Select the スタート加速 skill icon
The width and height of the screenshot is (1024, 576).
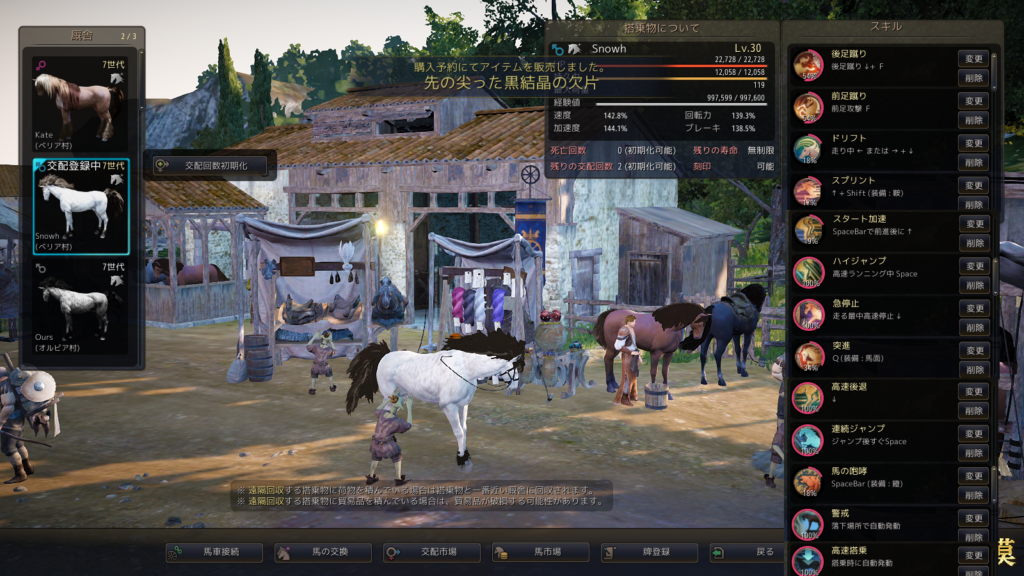pyautogui.click(x=808, y=230)
